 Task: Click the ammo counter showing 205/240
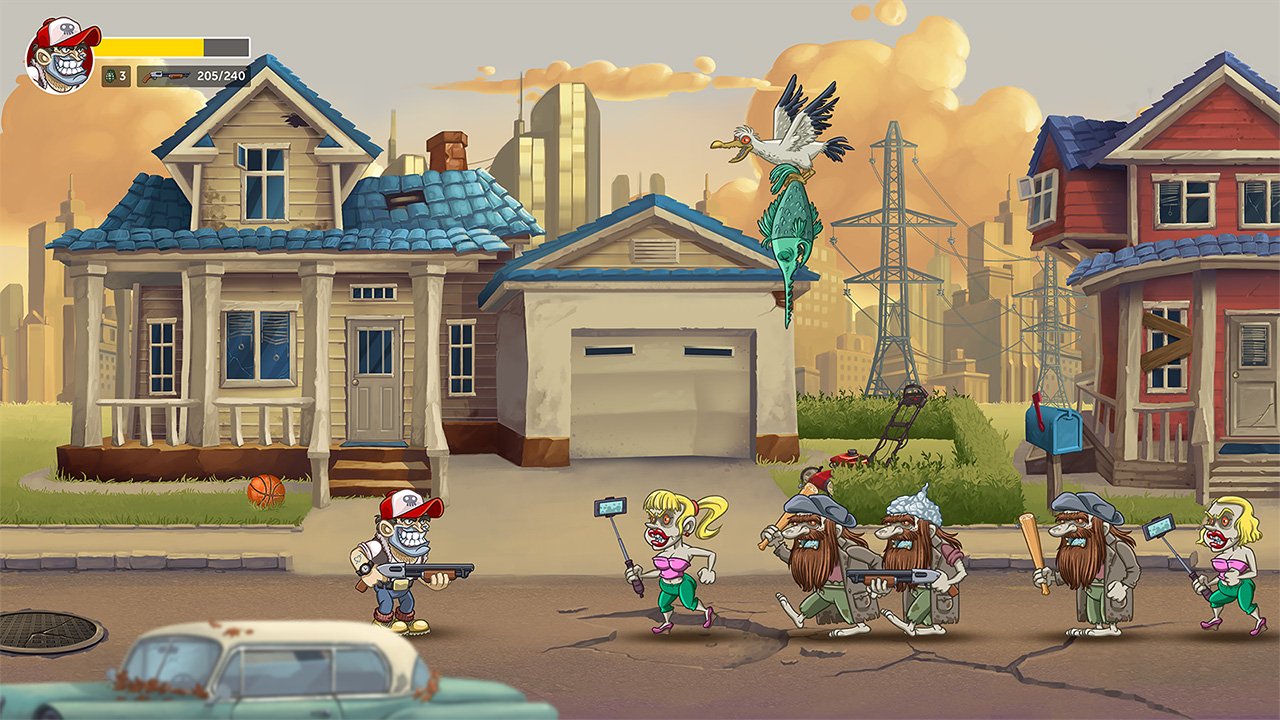(220, 75)
